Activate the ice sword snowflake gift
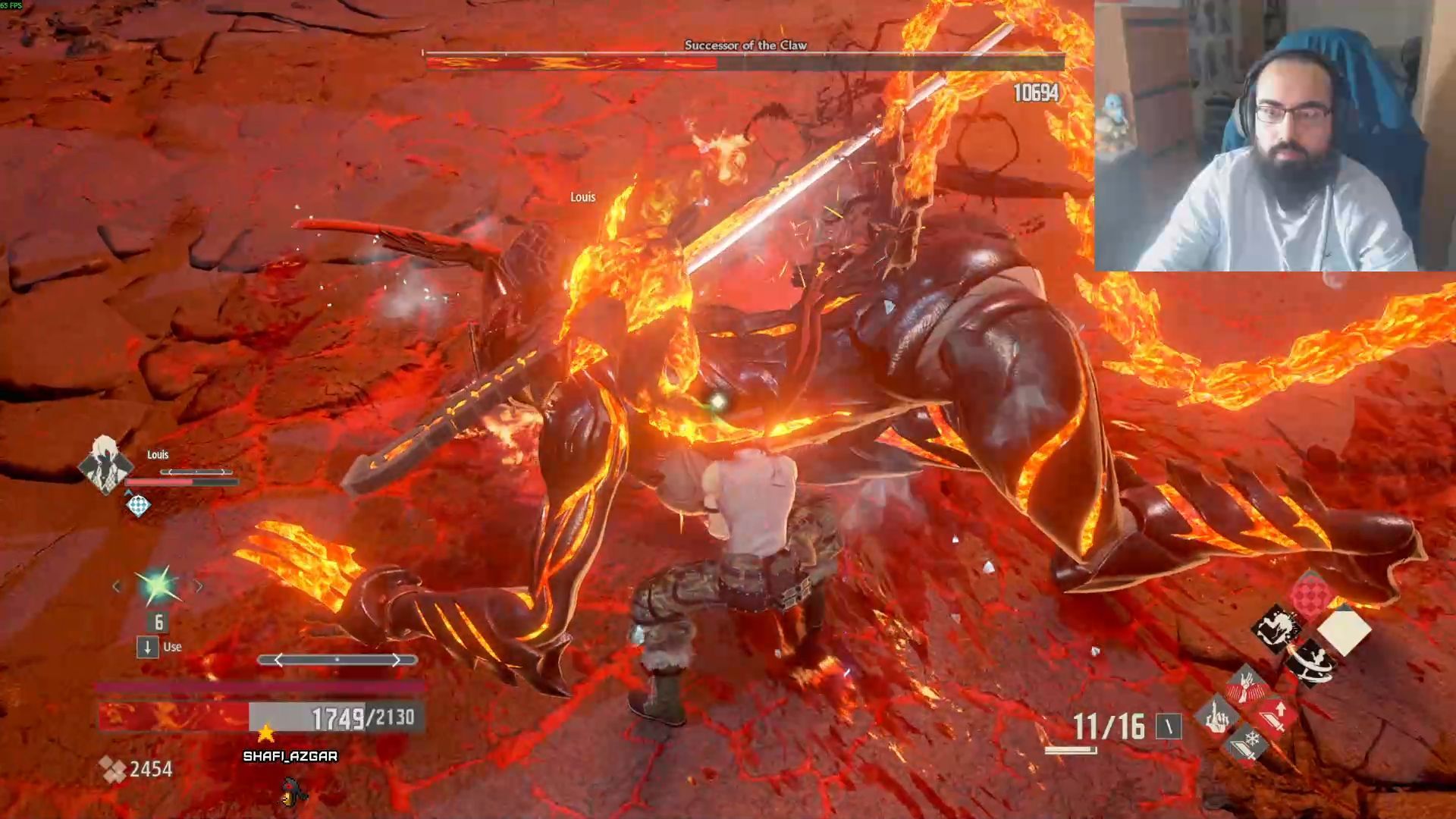The height and width of the screenshot is (819, 1456). pyautogui.click(x=1246, y=743)
